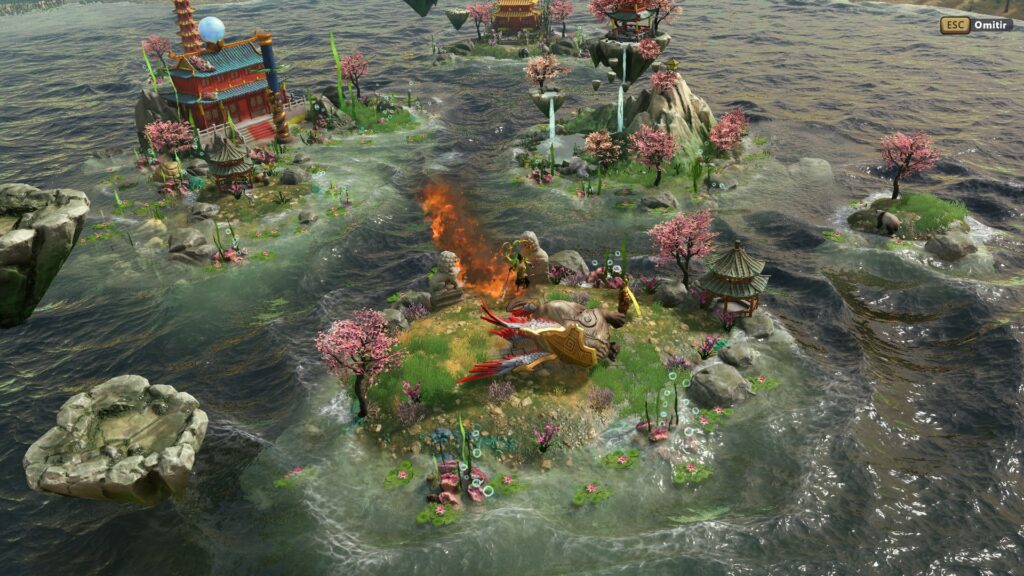1024x576 pixels.
Task: Skip the cutscene with the Omitir button
Action: point(976,25)
